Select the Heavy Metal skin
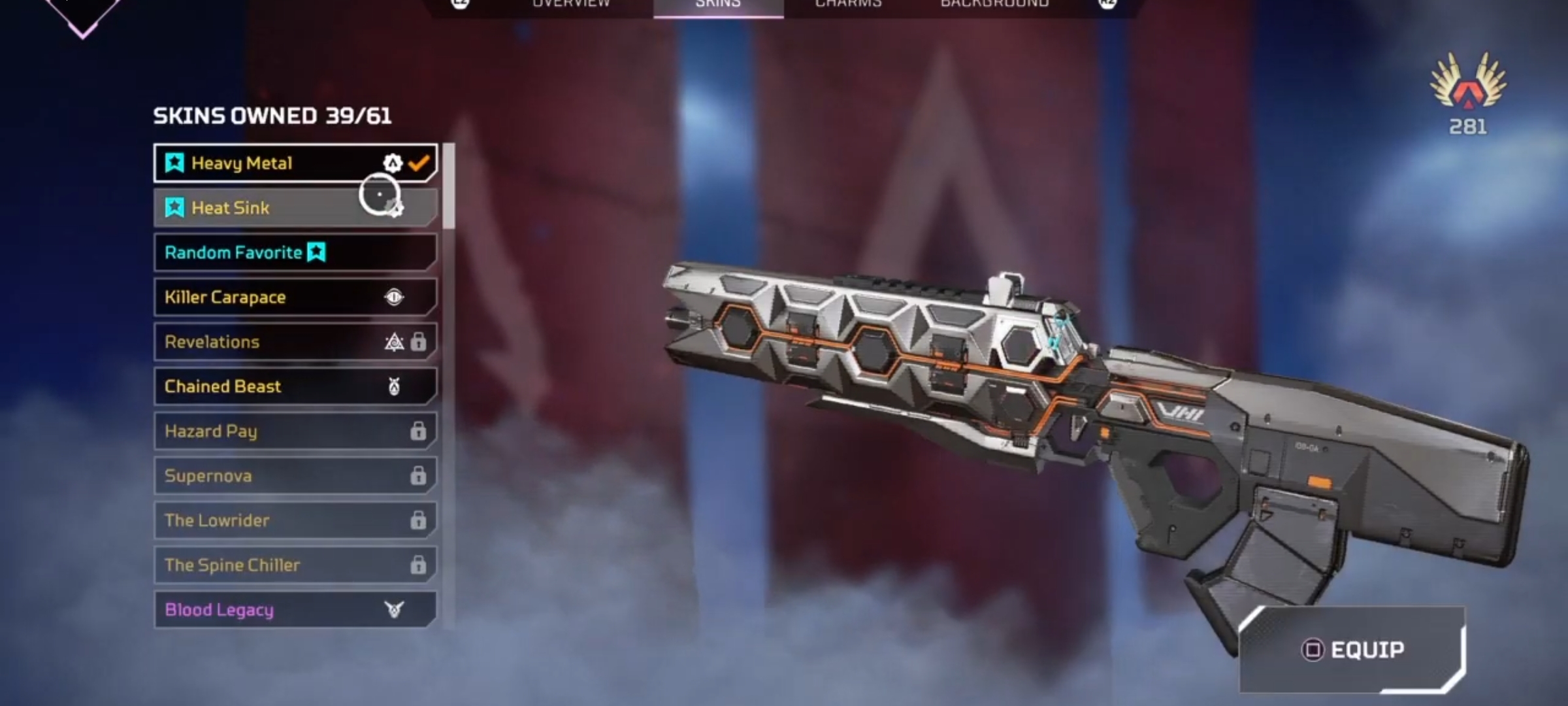The height and width of the screenshot is (706, 1568). (x=294, y=163)
